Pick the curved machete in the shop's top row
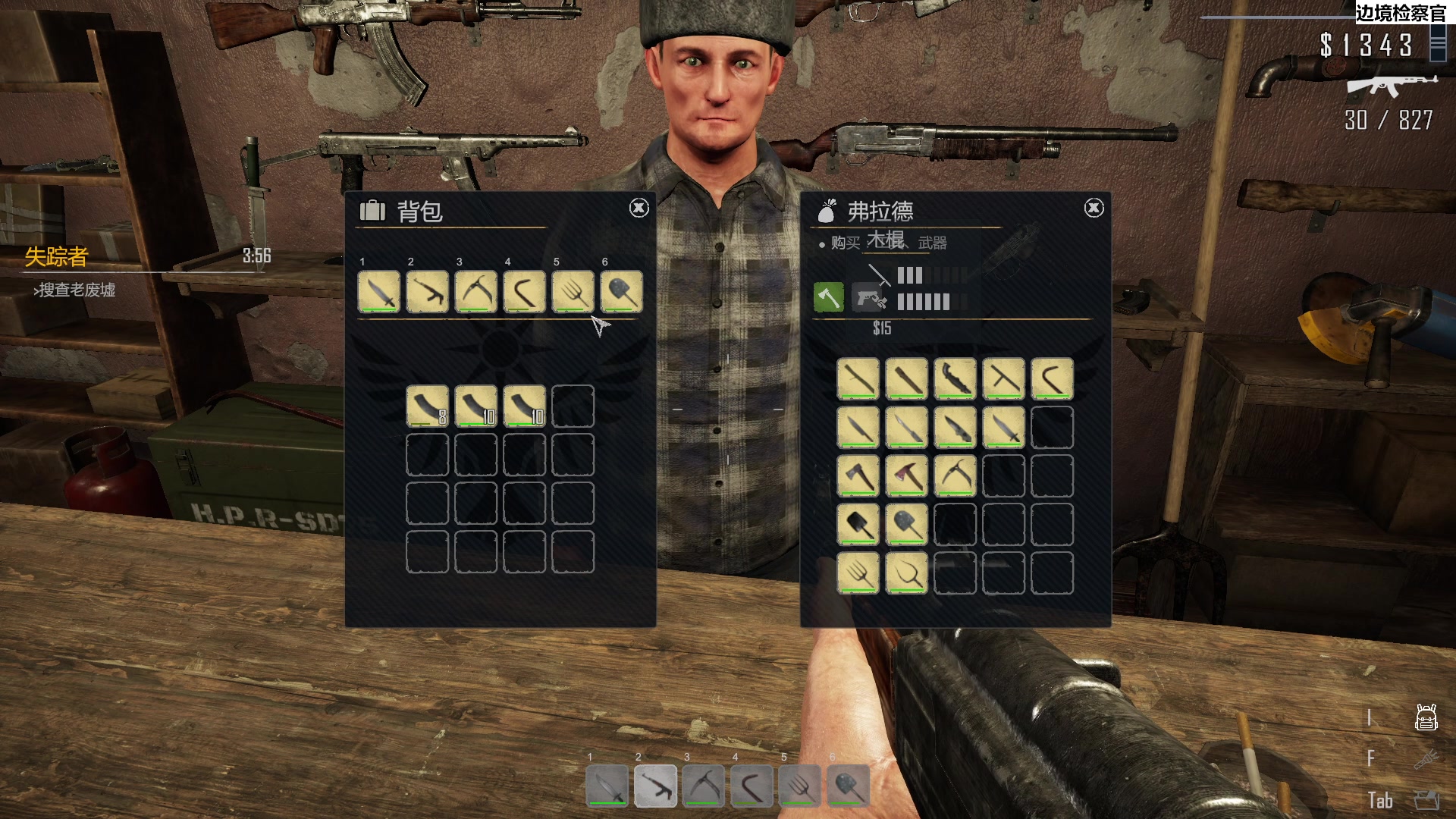This screenshot has height=819, width=1456. pos(955,378)
